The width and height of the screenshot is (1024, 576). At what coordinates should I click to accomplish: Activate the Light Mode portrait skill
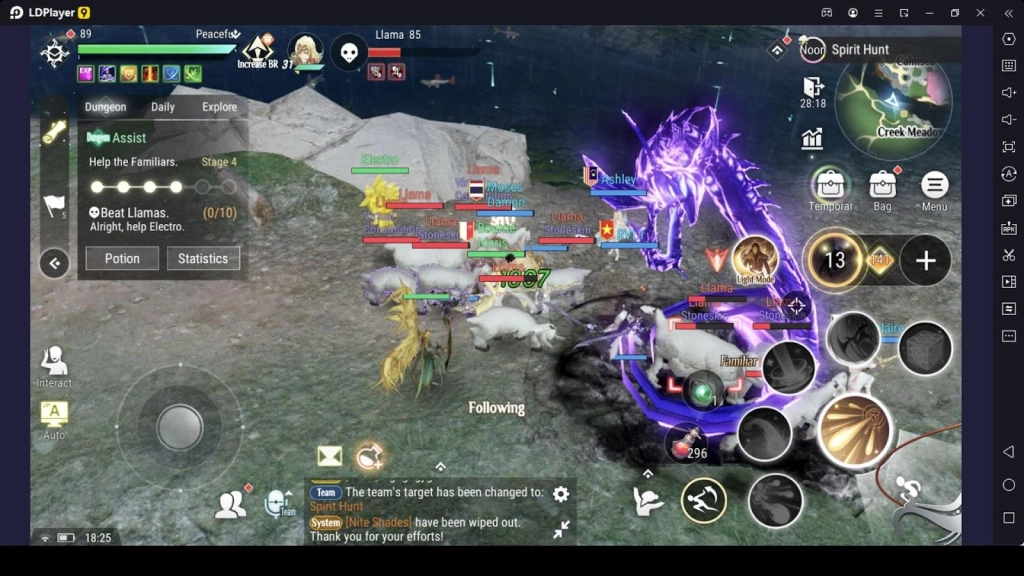click(755, 259)
